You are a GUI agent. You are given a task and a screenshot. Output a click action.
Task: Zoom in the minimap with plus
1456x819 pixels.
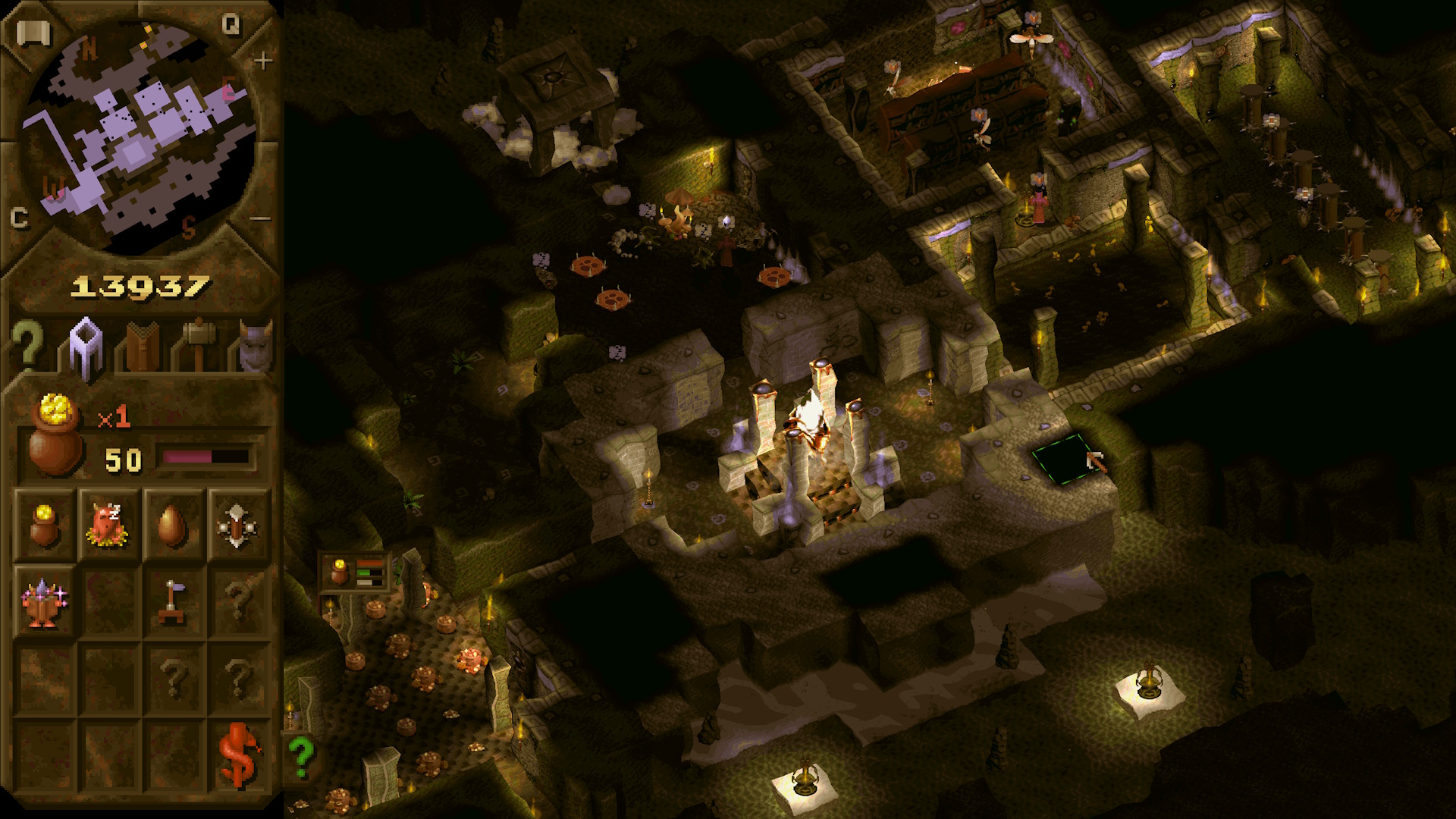click(262, 61)
